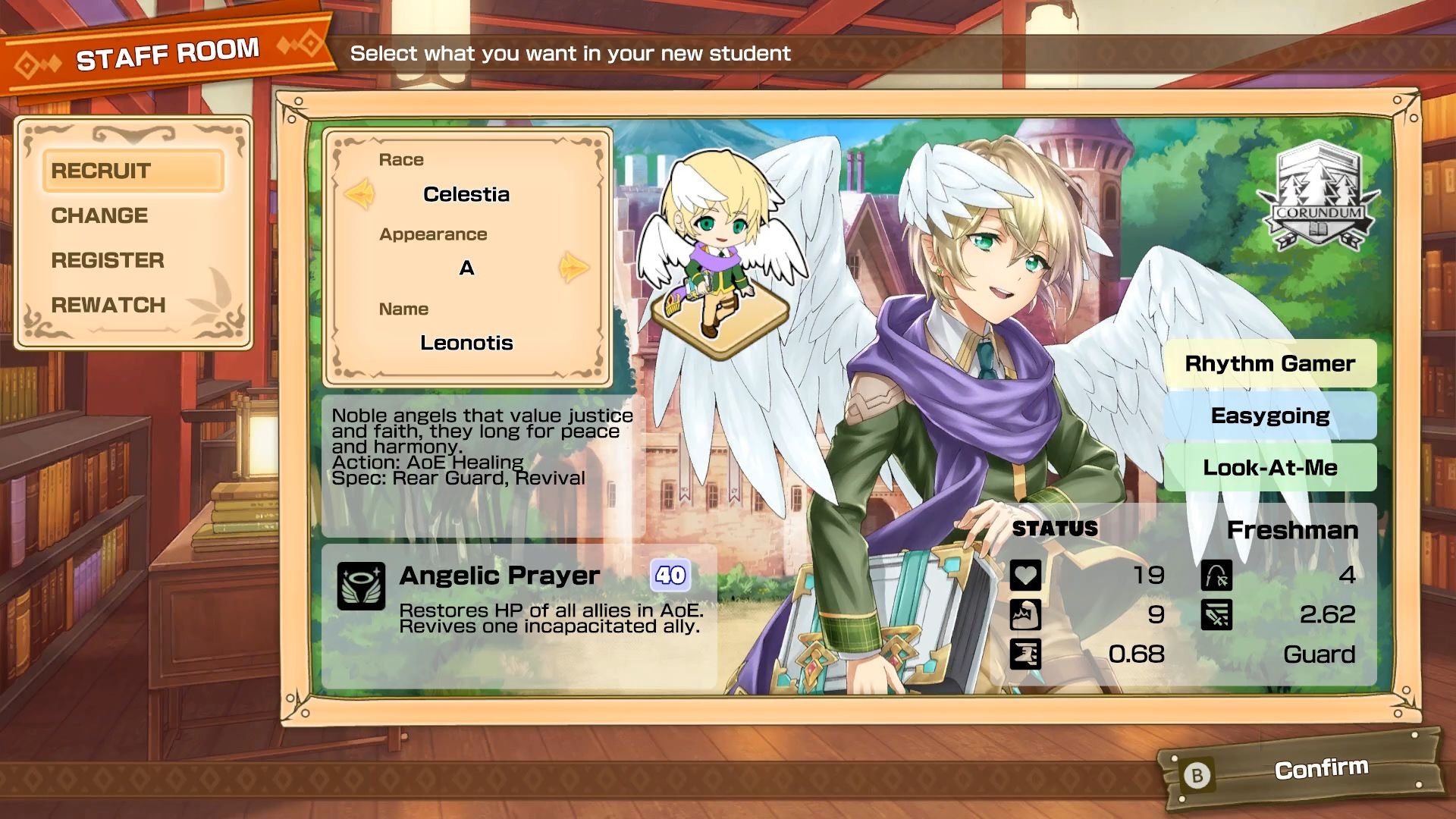Click the right arrow to change Appearance
Viewport: 1456px width, 819px height.
[x=573, y=267]
